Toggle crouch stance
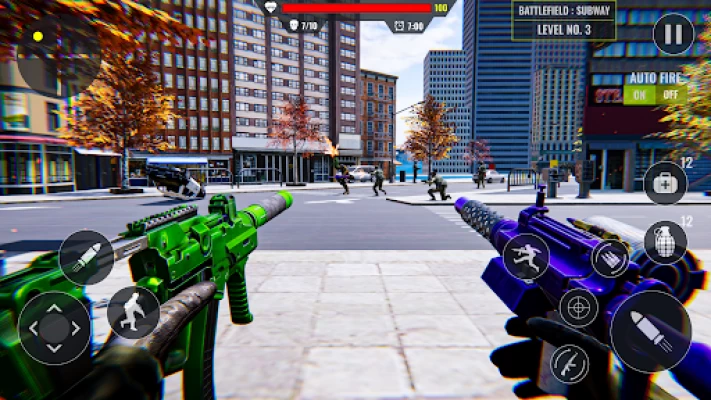 (x=133, y=312)
